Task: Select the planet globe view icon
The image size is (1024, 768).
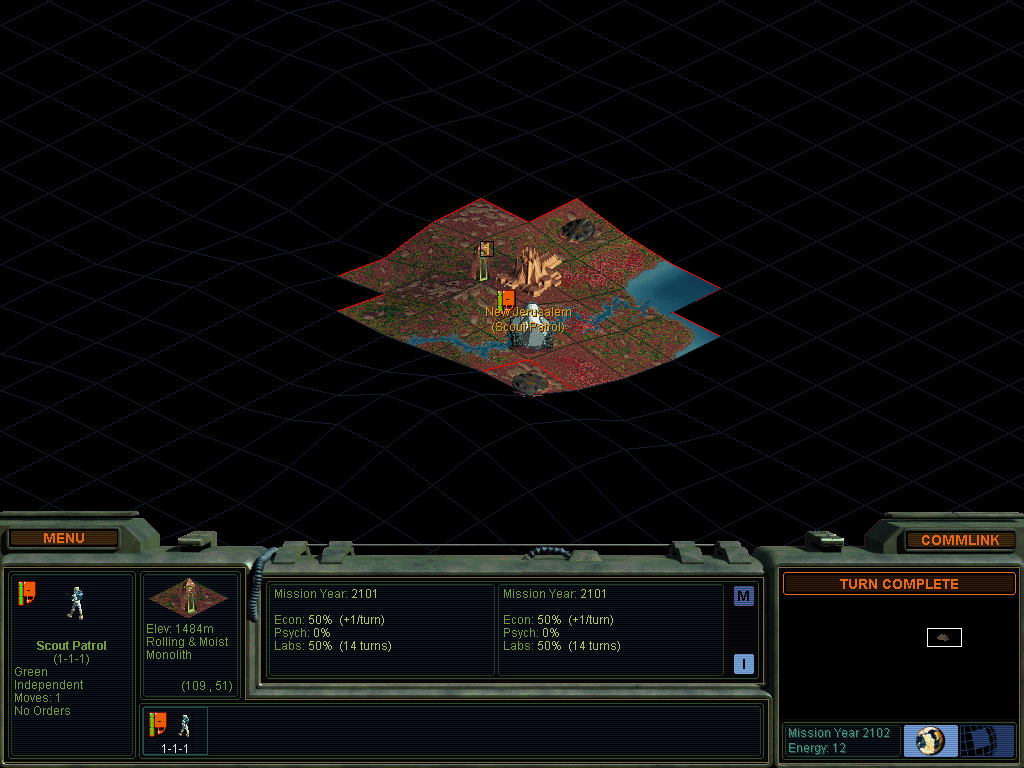Action: pos(930,741)
